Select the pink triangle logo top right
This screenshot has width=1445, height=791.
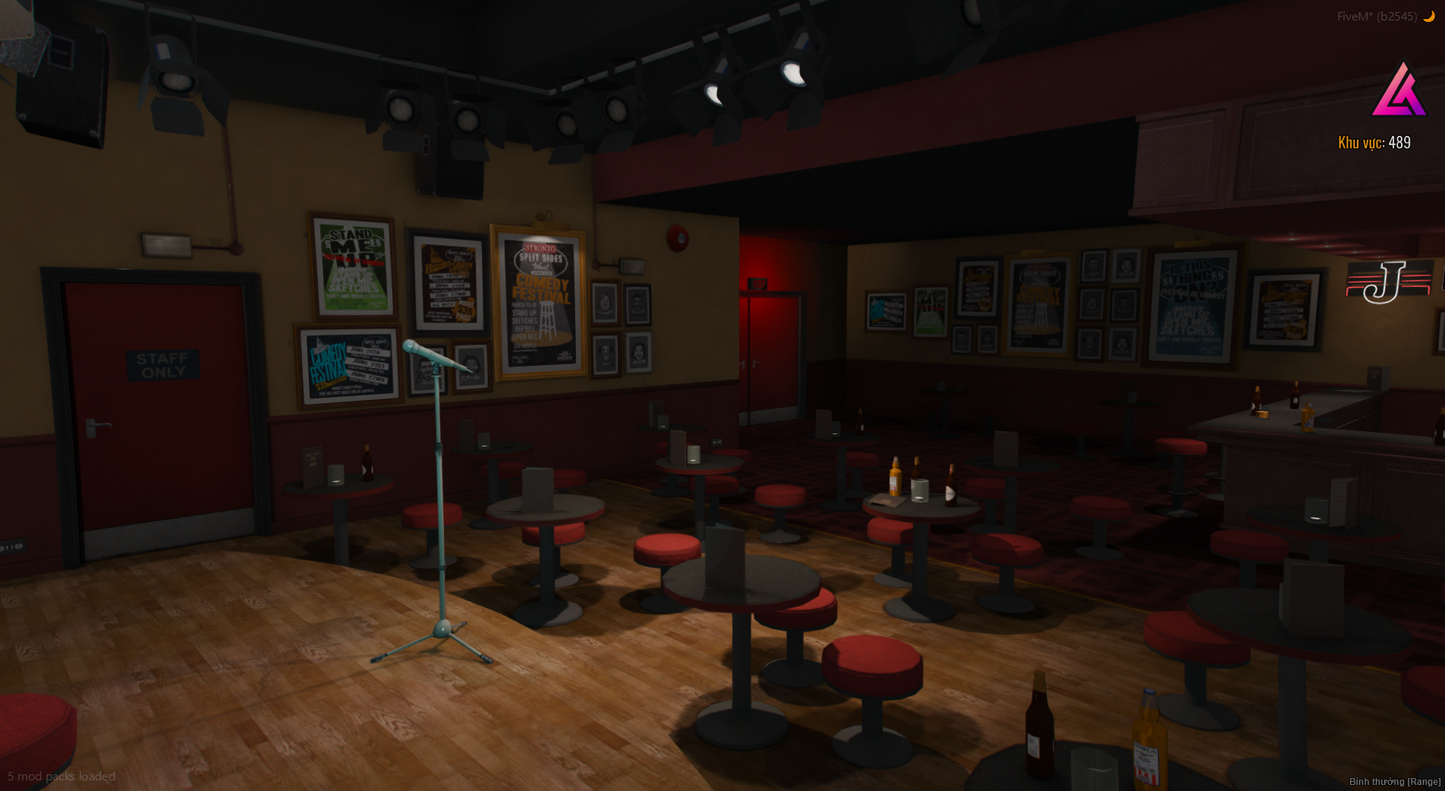tap(1398, 88)
